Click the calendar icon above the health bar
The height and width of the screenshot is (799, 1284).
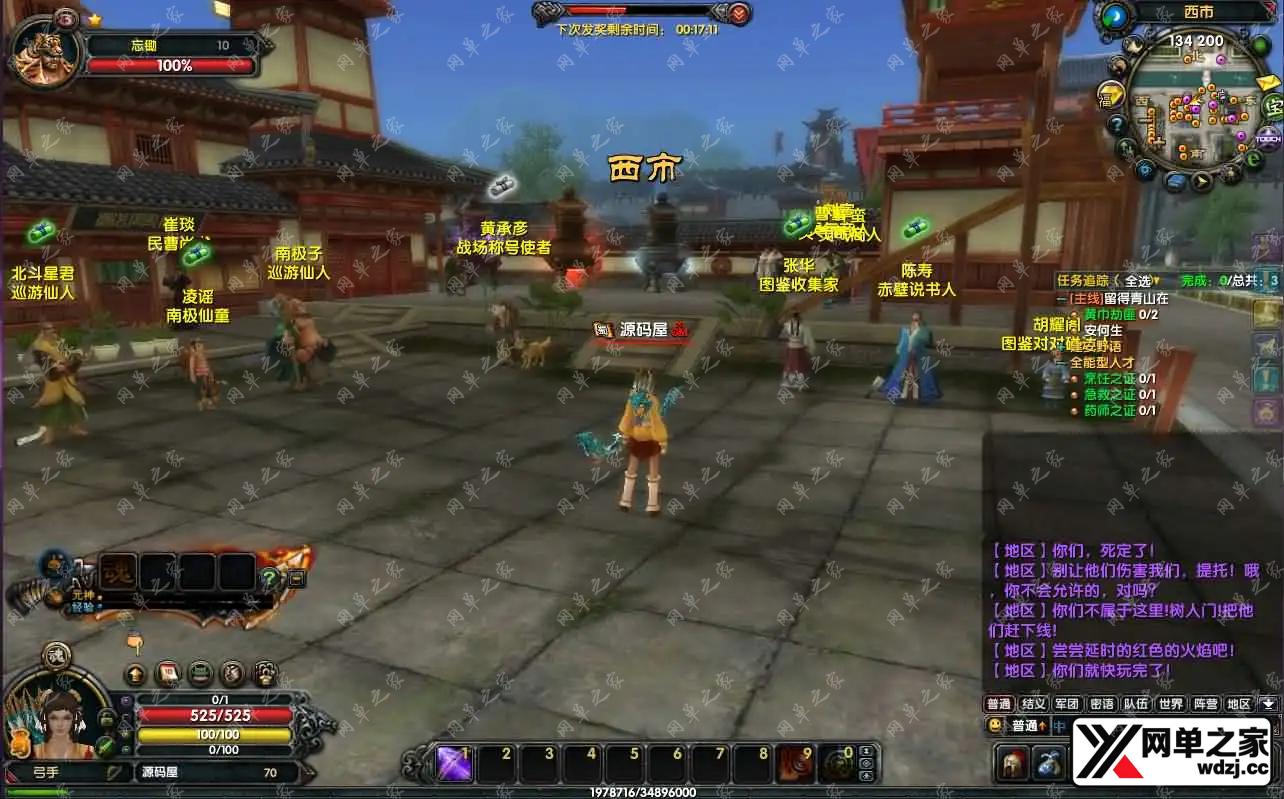click(x=168, y=673)
